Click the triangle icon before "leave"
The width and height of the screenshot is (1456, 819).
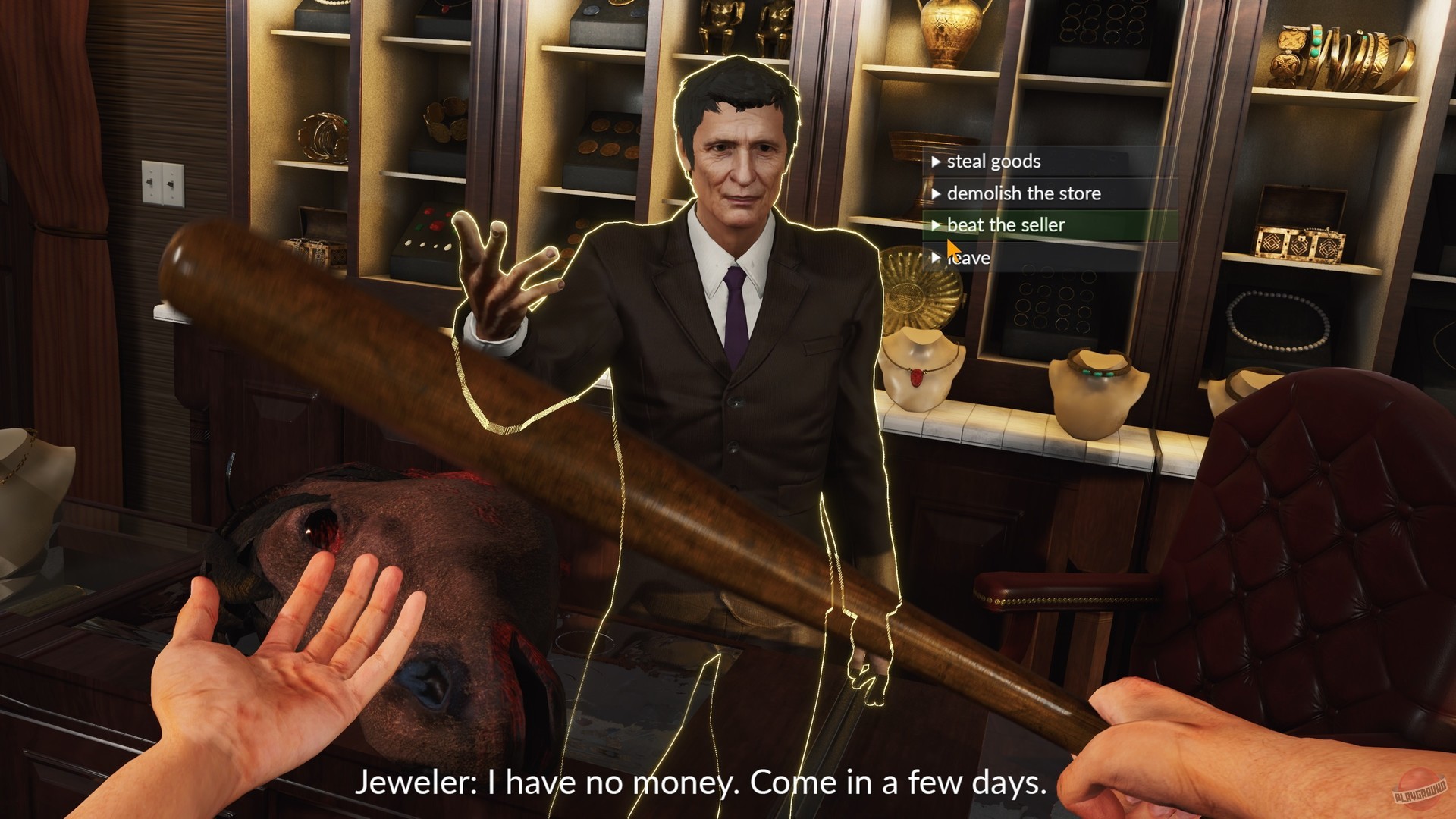936,258
